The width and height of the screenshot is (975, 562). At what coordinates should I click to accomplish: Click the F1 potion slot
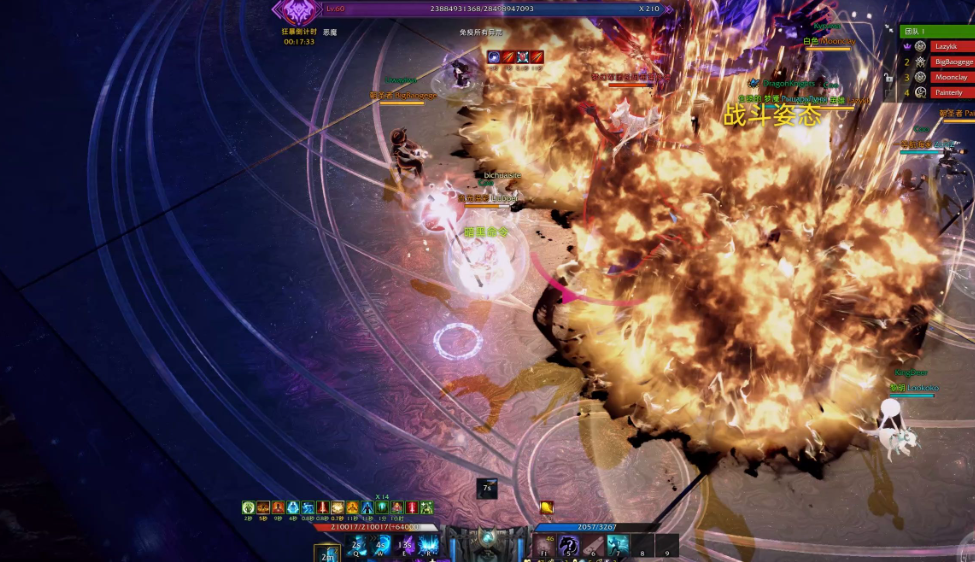click(544, 546)
